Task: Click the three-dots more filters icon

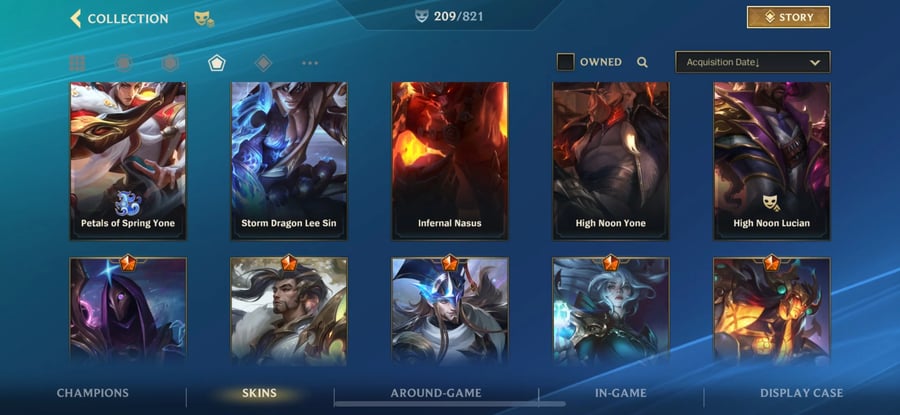Action: (x=310, y=63)
